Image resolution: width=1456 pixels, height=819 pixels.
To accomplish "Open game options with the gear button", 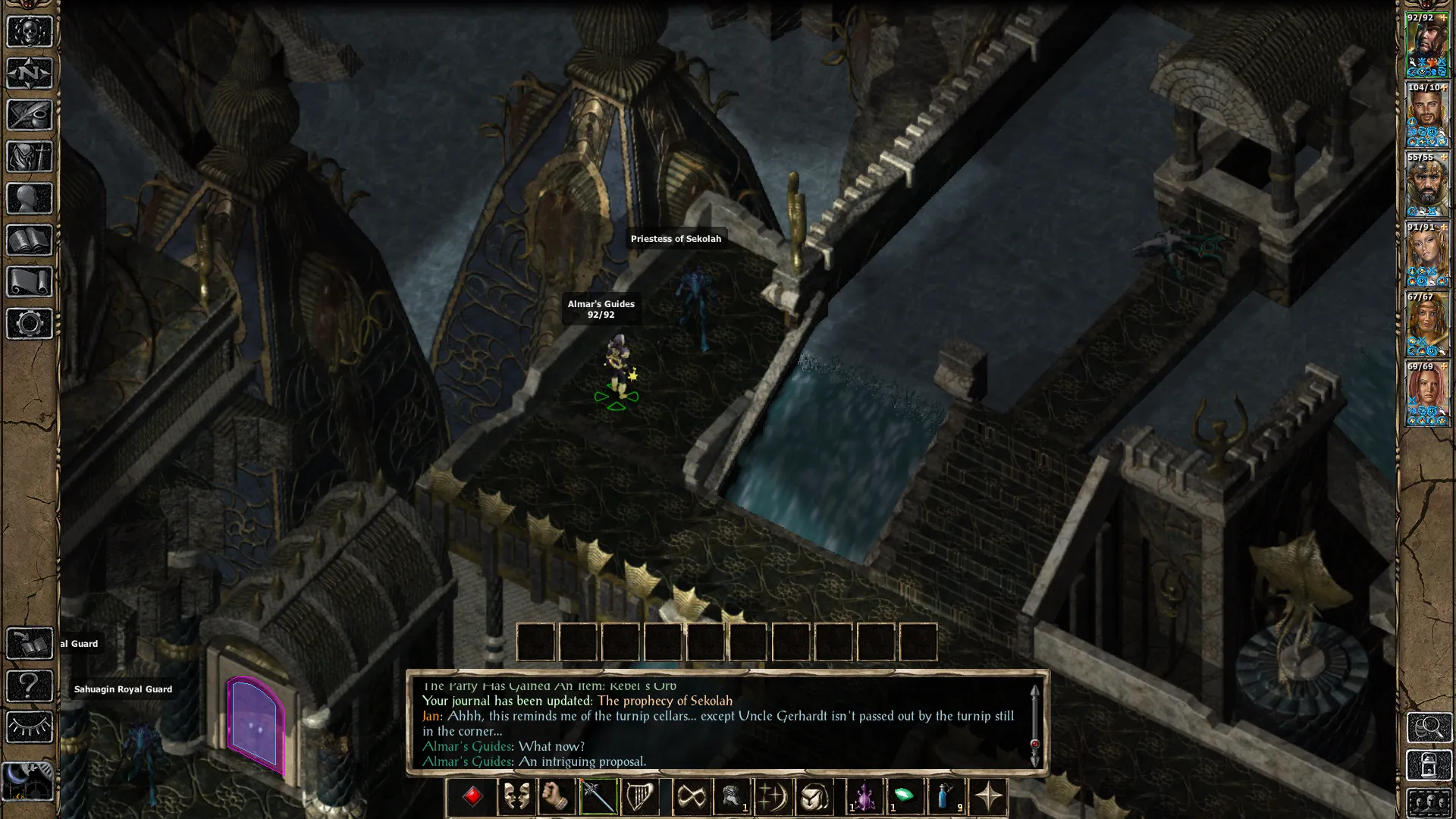I will 30,324.
